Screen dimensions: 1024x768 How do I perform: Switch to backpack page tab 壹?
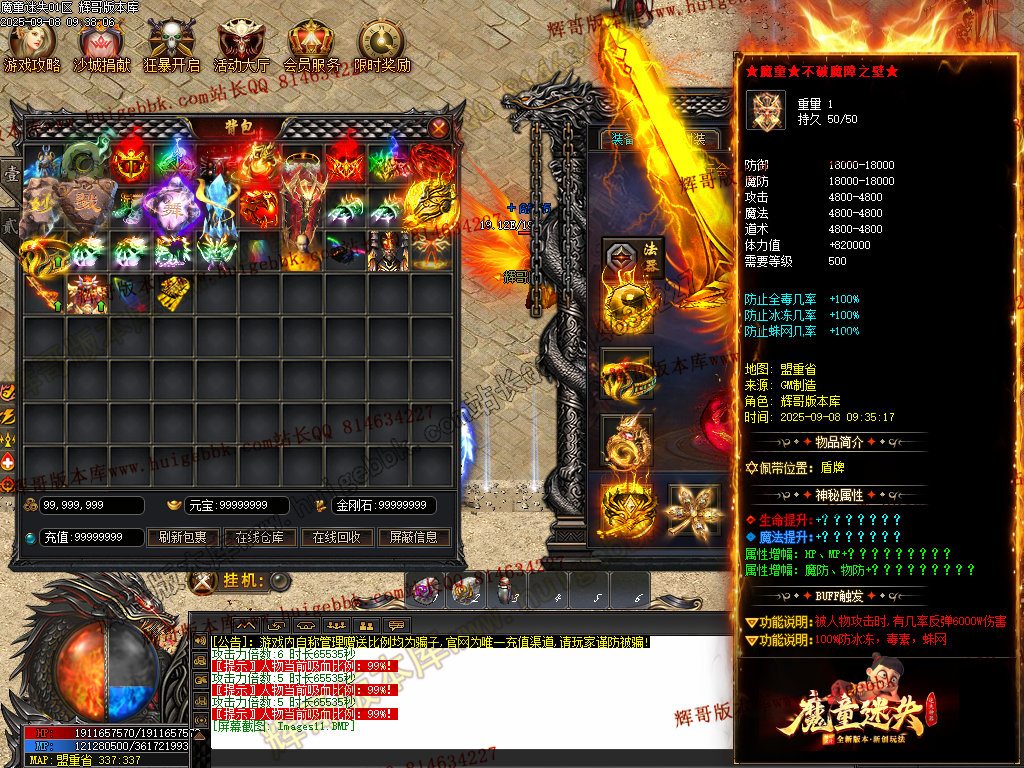pos(11,174)
